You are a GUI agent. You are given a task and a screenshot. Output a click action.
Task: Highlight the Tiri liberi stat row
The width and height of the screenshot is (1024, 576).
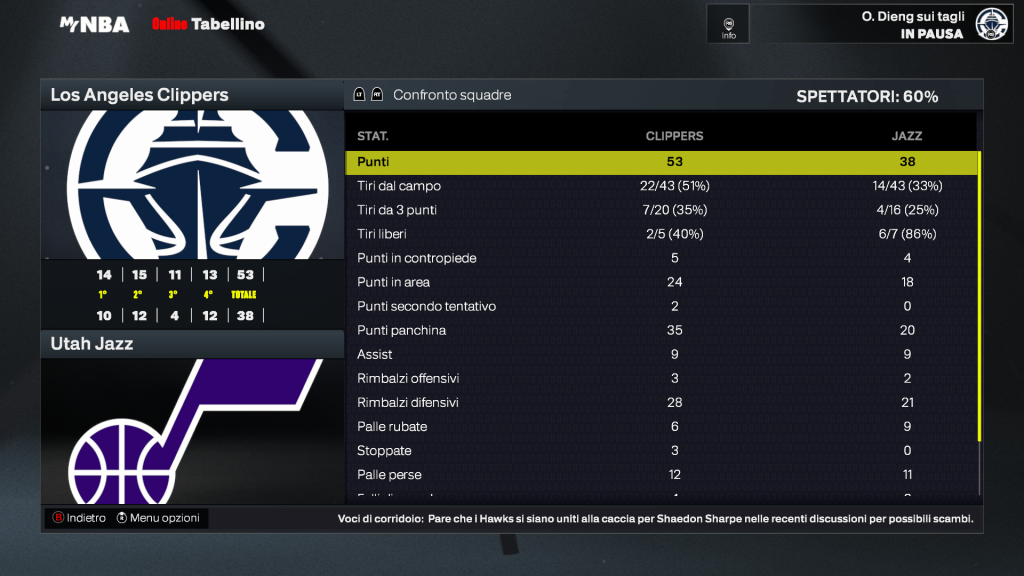pos(661,234)
